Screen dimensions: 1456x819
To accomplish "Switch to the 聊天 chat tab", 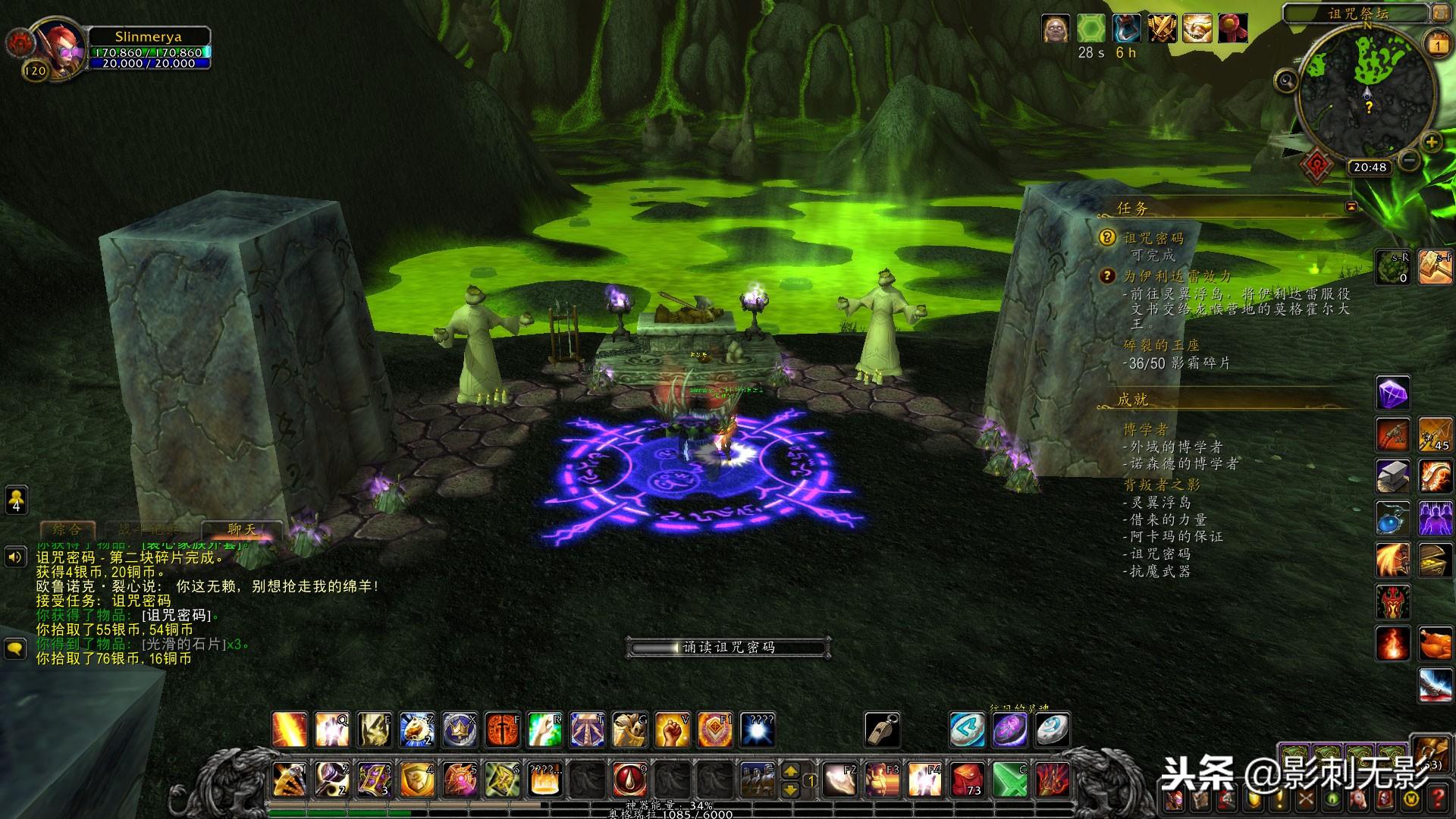I will coord(242,529).
